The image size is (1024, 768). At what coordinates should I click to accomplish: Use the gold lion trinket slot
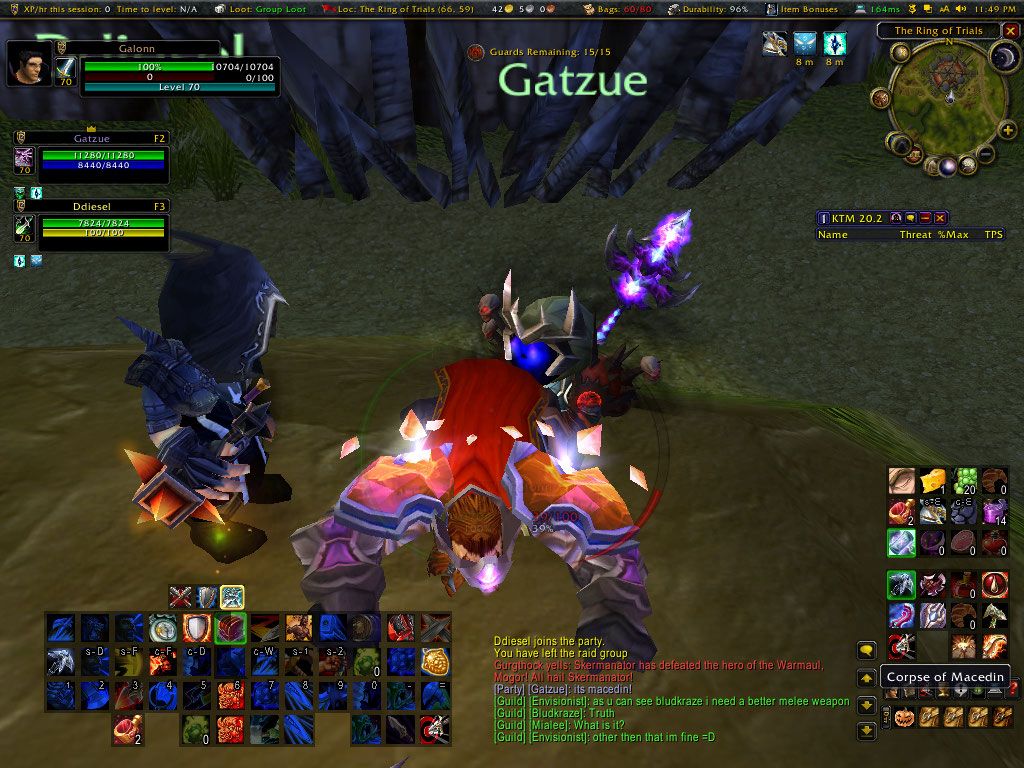pyautogui.click(x=434, y=661)
